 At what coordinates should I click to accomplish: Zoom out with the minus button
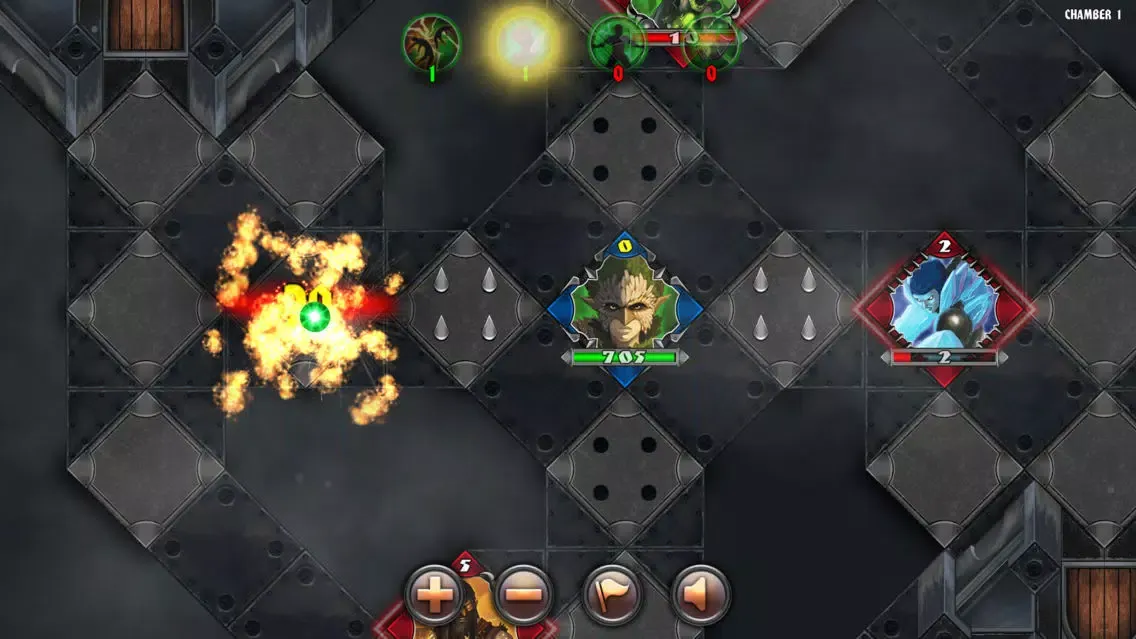coord(523,595)
